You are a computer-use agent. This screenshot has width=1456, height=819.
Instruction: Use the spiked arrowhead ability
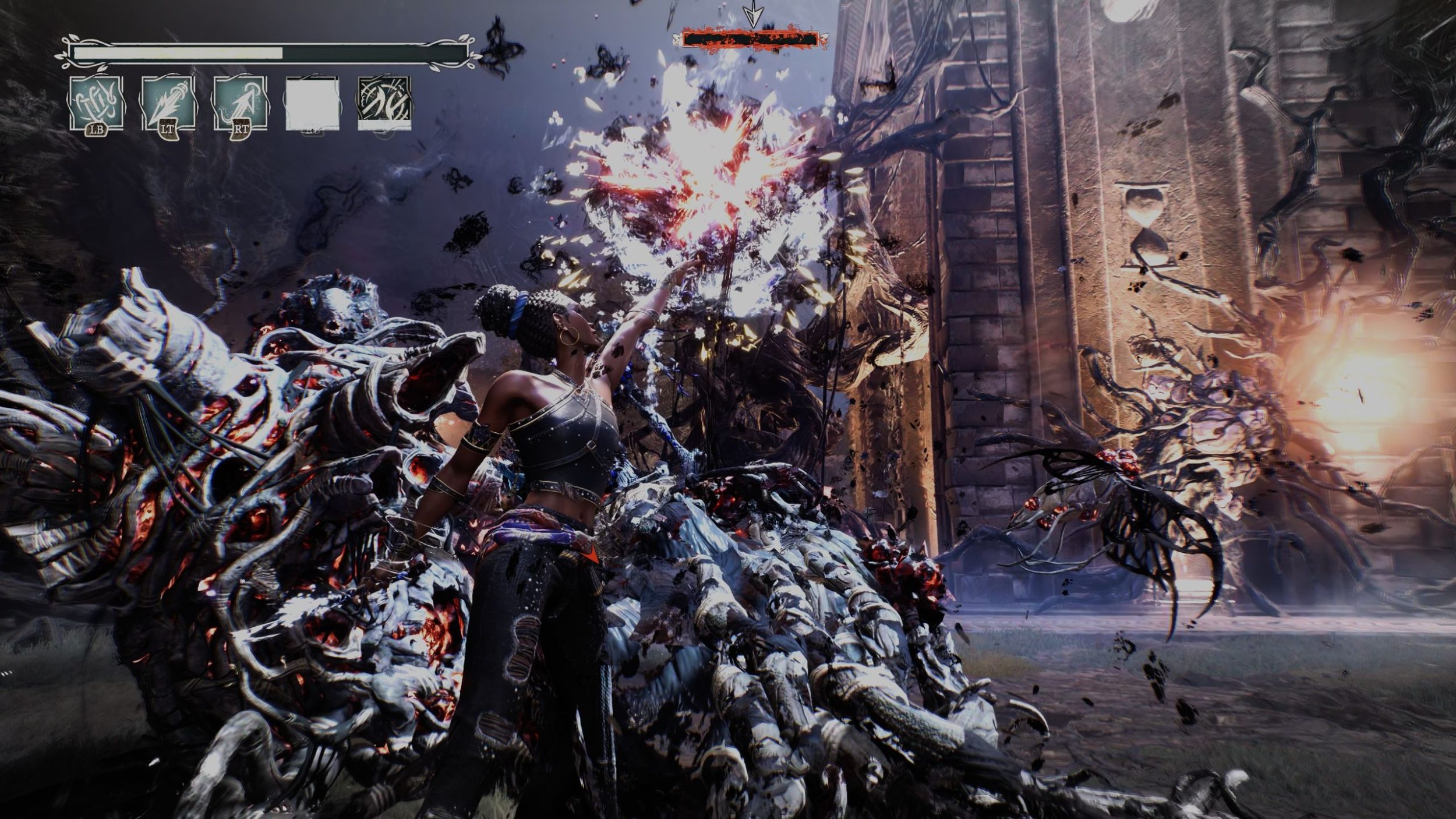click(x=168, y=103)
